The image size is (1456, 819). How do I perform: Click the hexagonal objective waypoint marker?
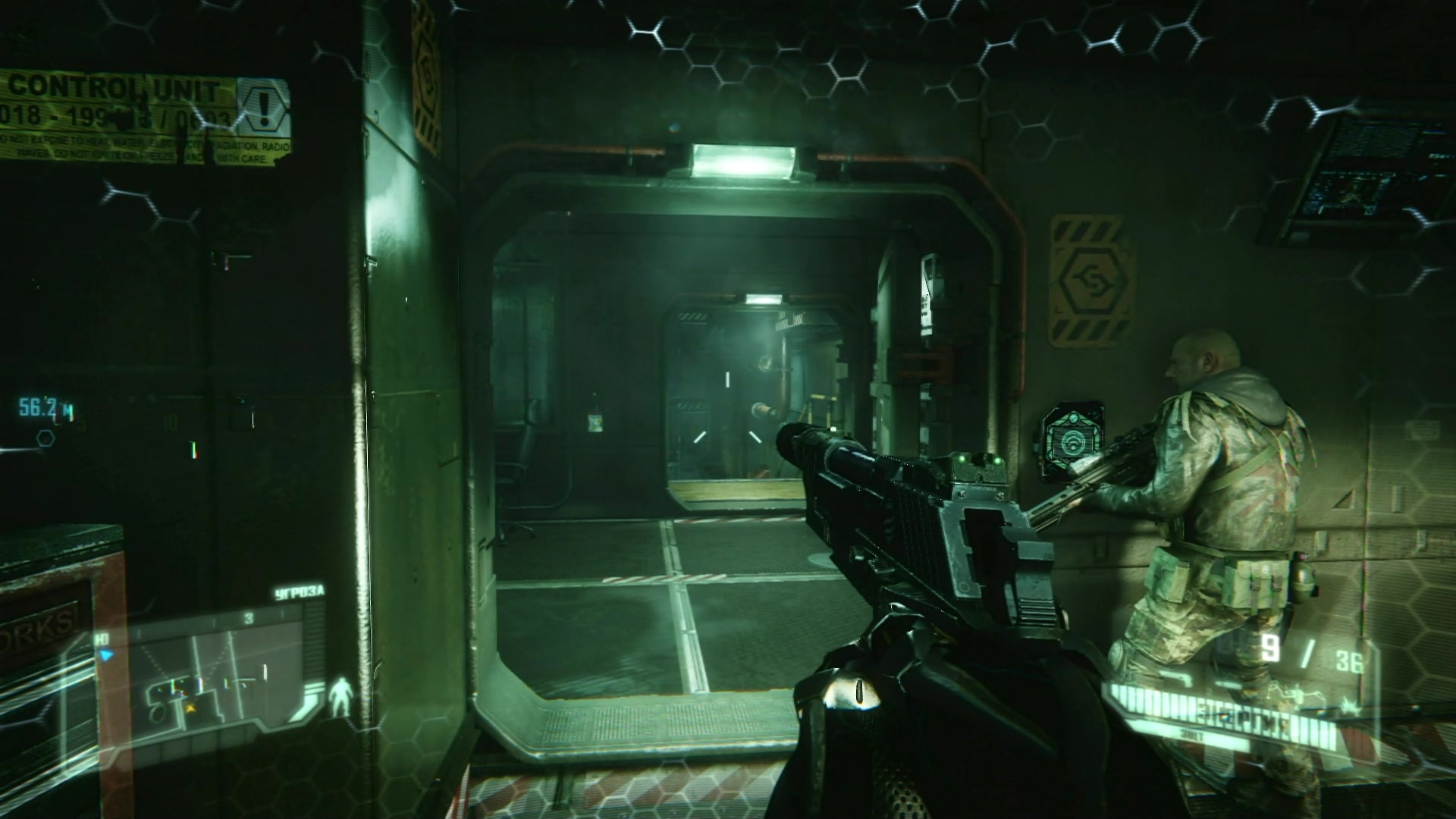[x=45, y=438]
